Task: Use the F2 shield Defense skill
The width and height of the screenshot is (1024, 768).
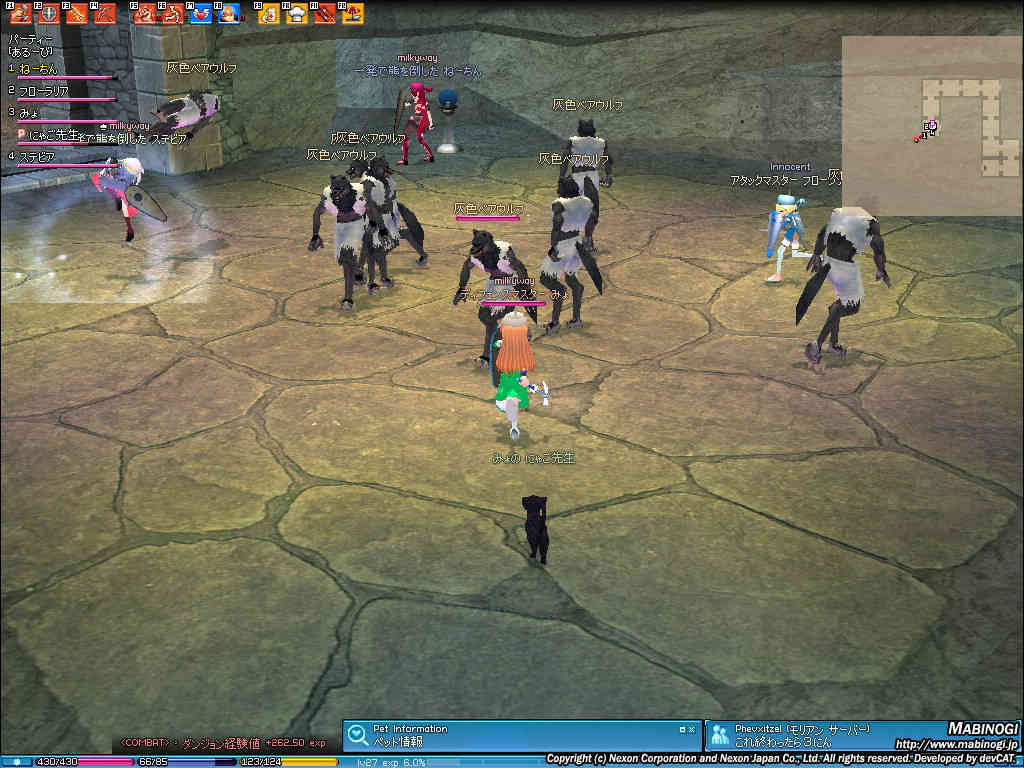Action: click(48, 14)
